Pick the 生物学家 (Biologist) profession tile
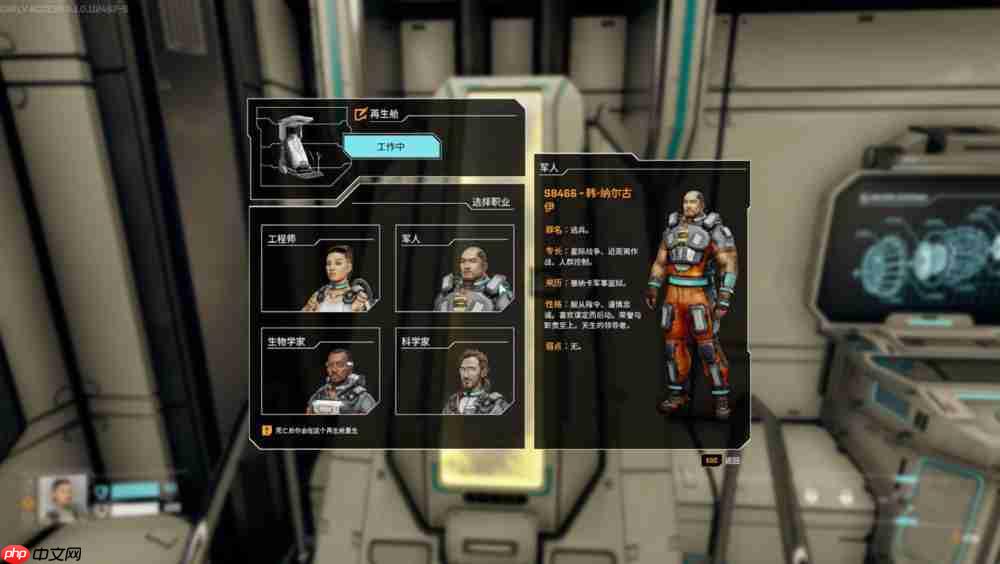This screenshot has height=564, width=1000. click(x=320, y=372)
